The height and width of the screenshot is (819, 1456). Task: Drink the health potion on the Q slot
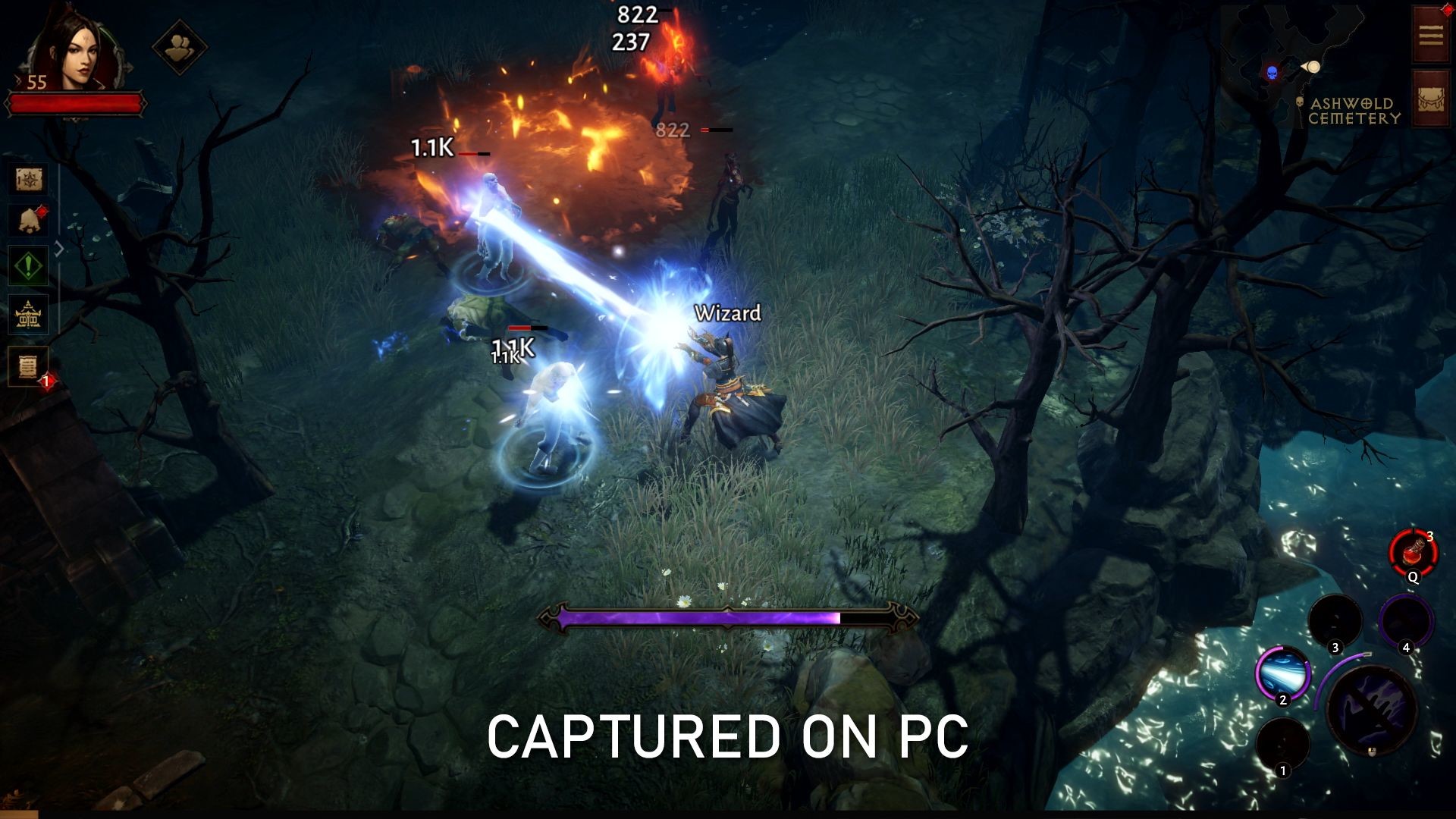(x=1413, y=551)
